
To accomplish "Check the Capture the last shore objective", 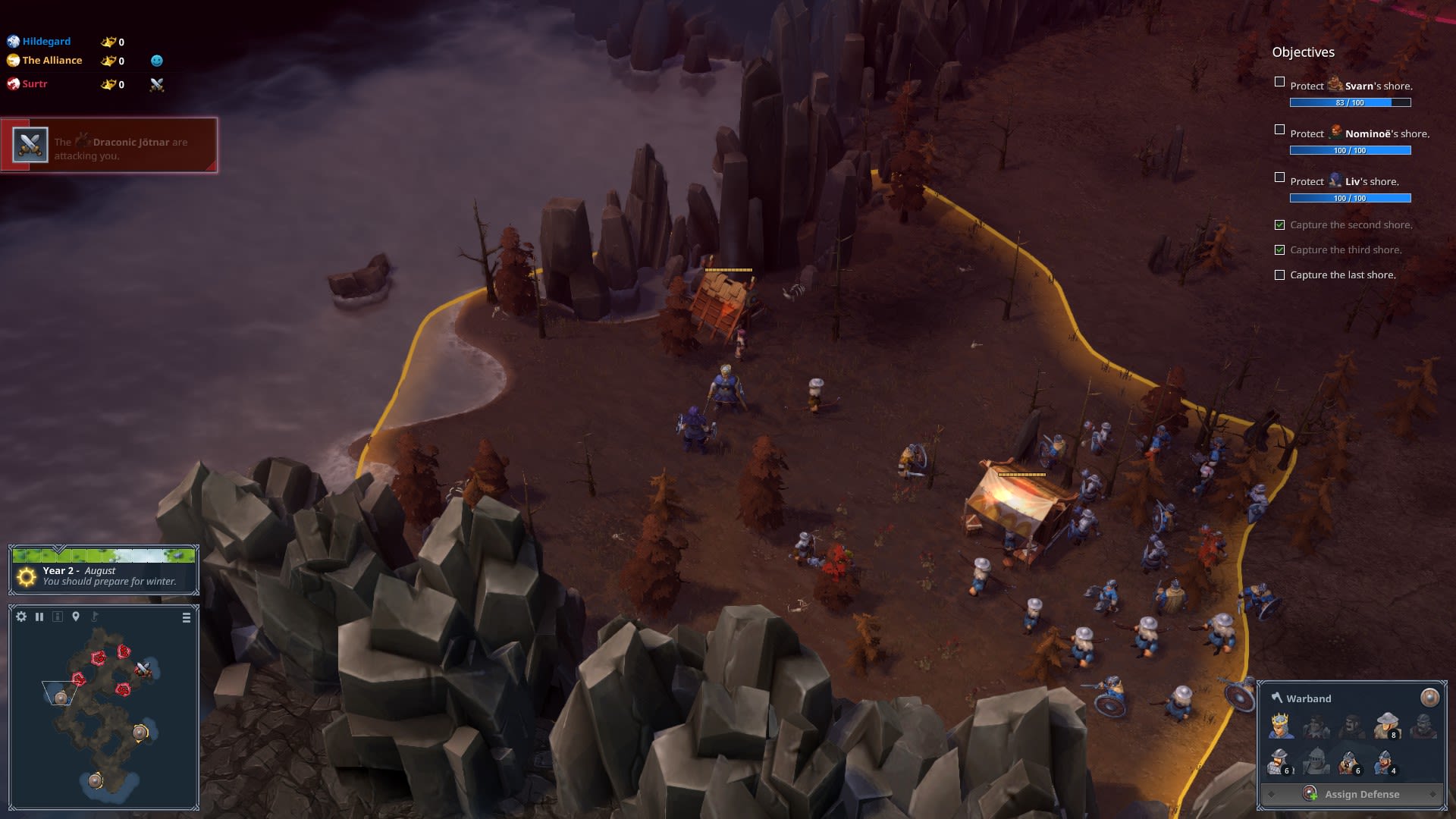I will click(x=1280, y=275).
